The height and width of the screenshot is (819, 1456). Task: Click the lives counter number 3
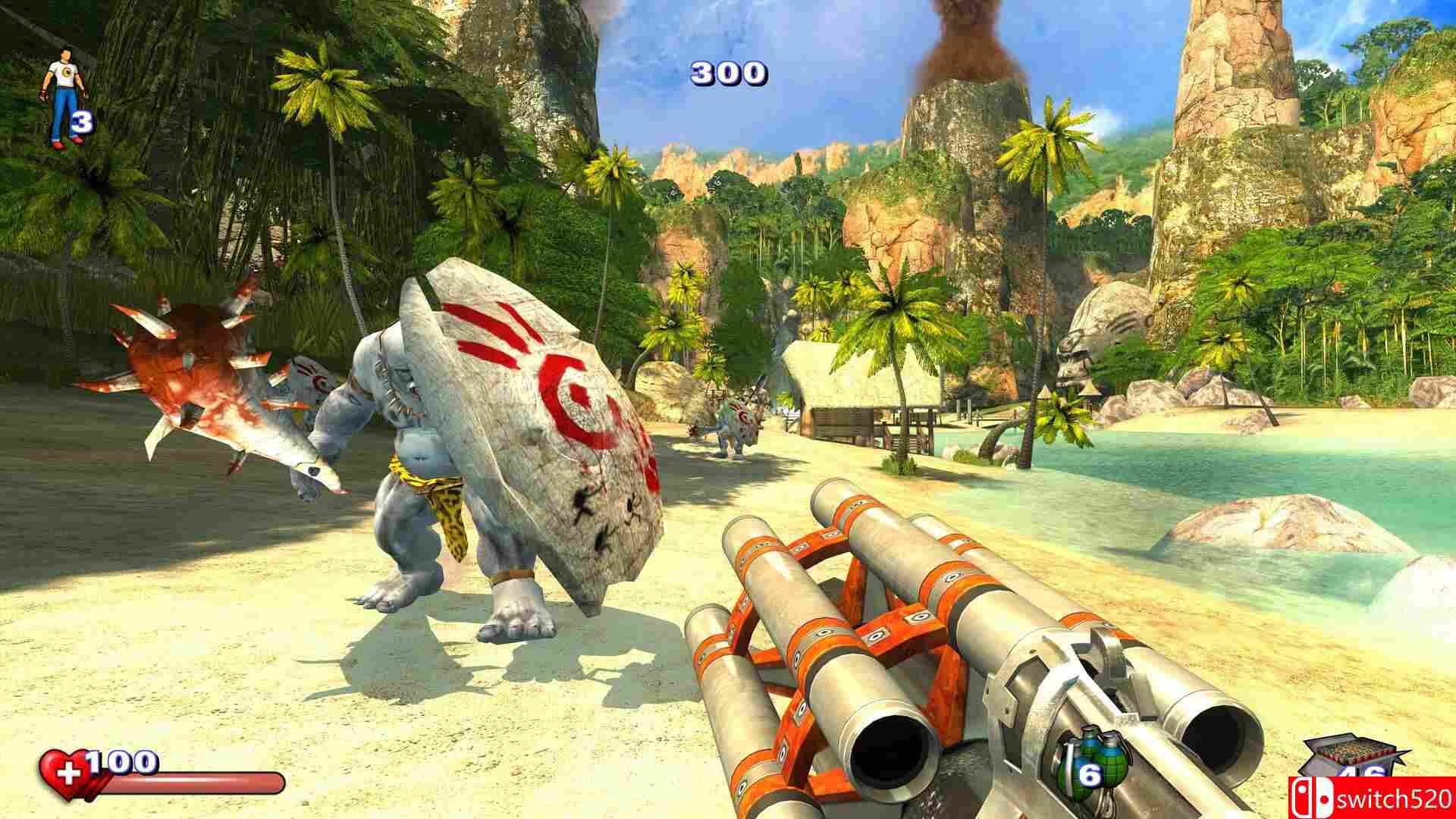81,121
